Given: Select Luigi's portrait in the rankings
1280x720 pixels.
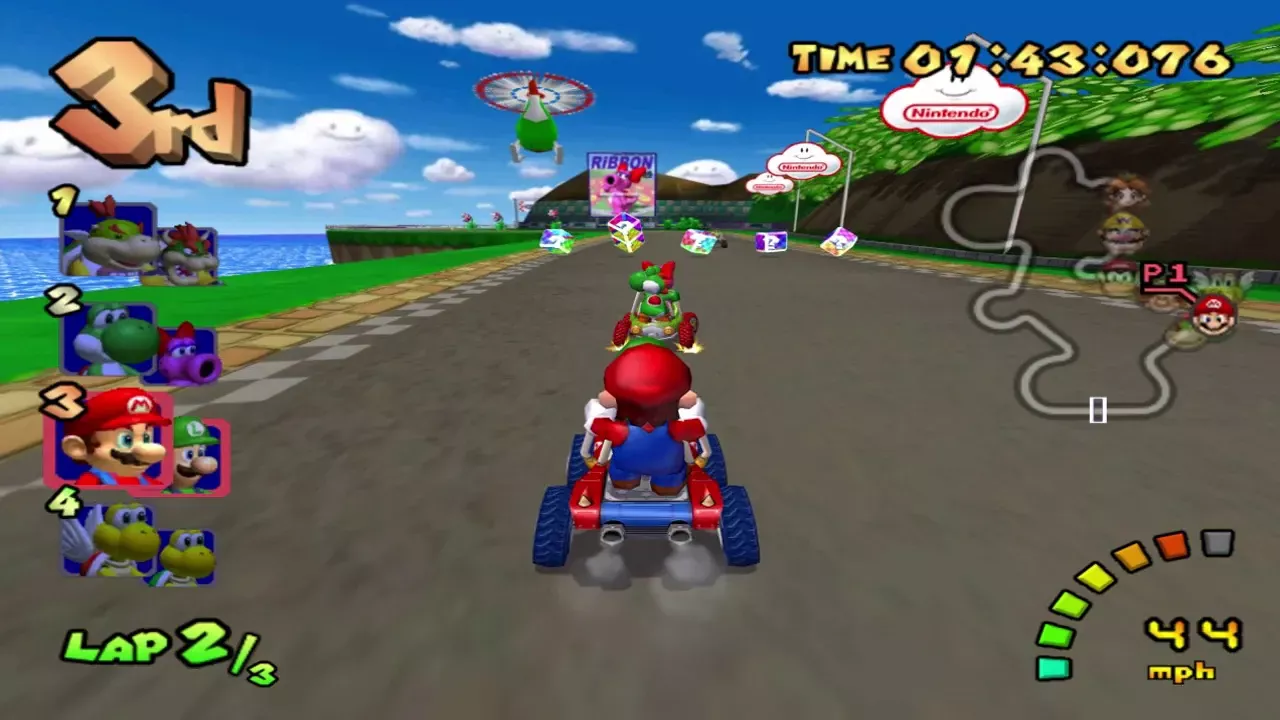Looking at the screenshot, I should (196, 457).
